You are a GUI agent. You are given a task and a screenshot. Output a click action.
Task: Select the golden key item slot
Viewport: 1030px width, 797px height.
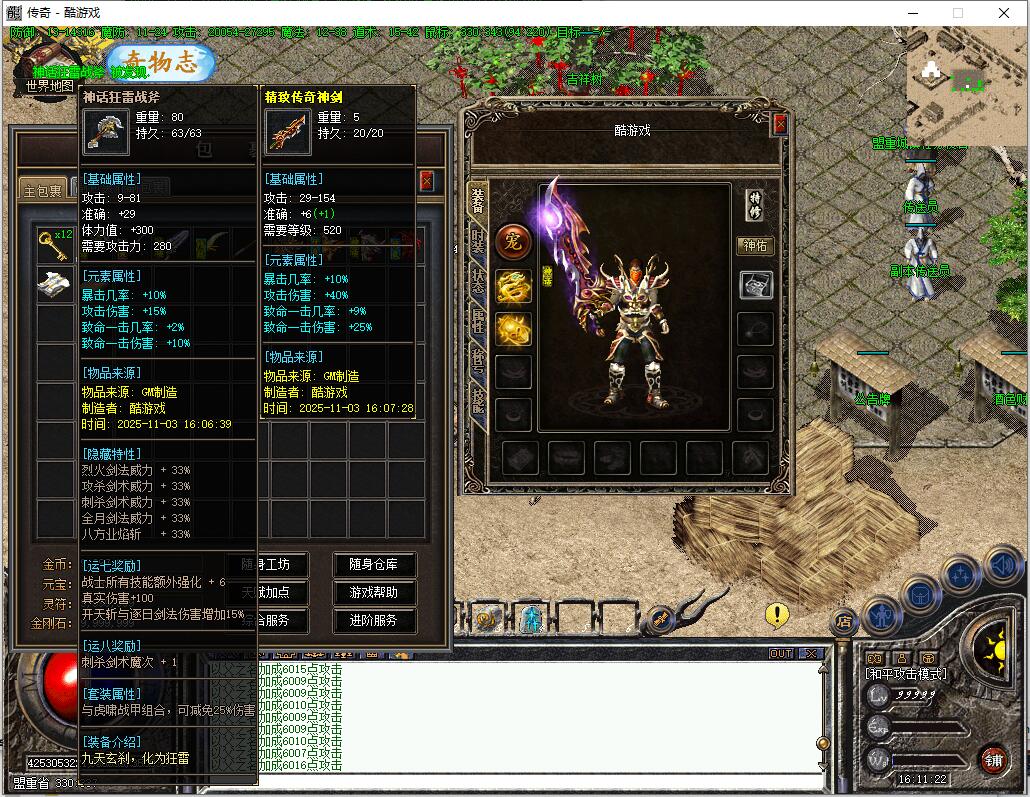point(51,244)
